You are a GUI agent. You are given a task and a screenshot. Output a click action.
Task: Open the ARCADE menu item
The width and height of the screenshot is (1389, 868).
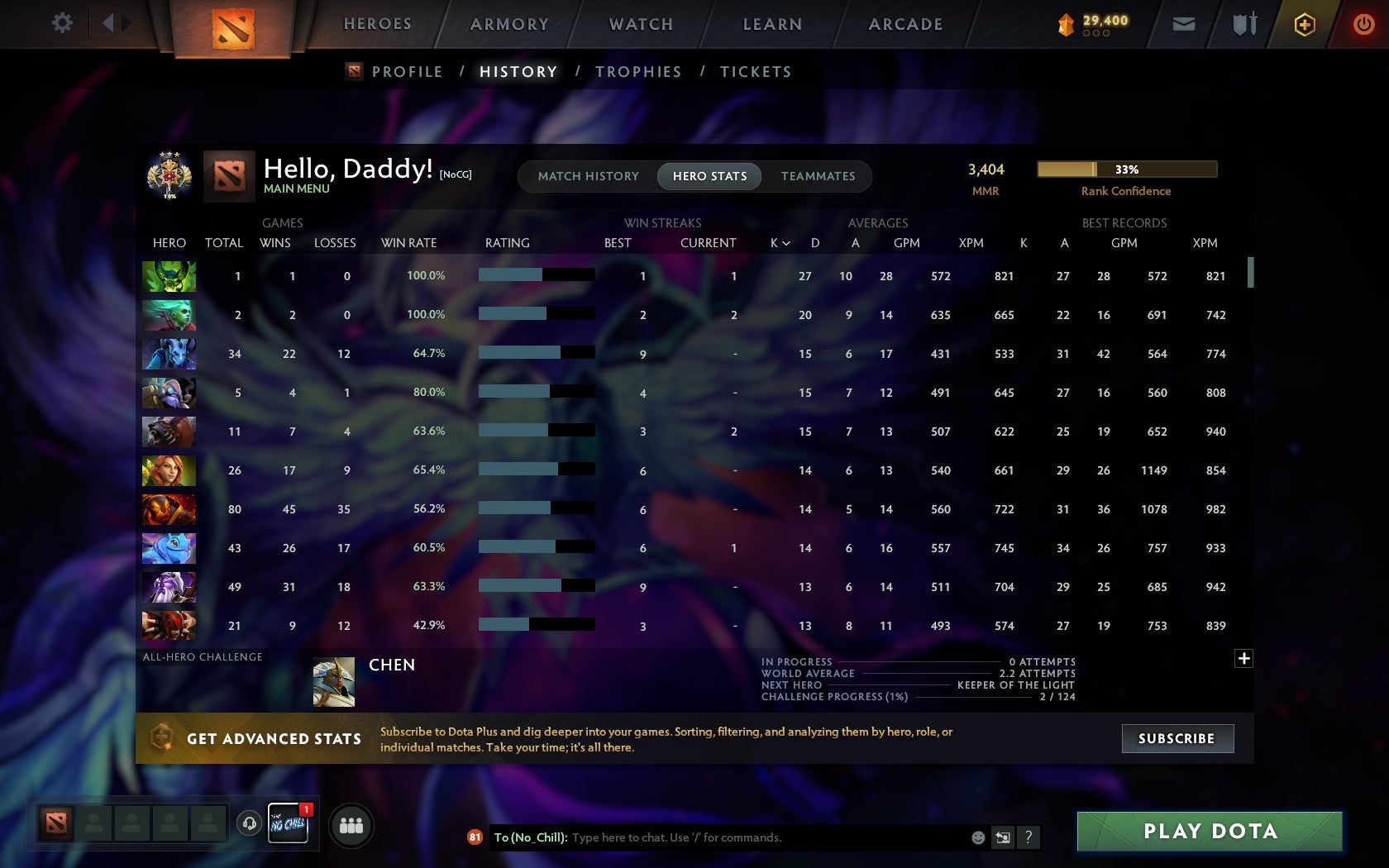[x=905, y=24]
